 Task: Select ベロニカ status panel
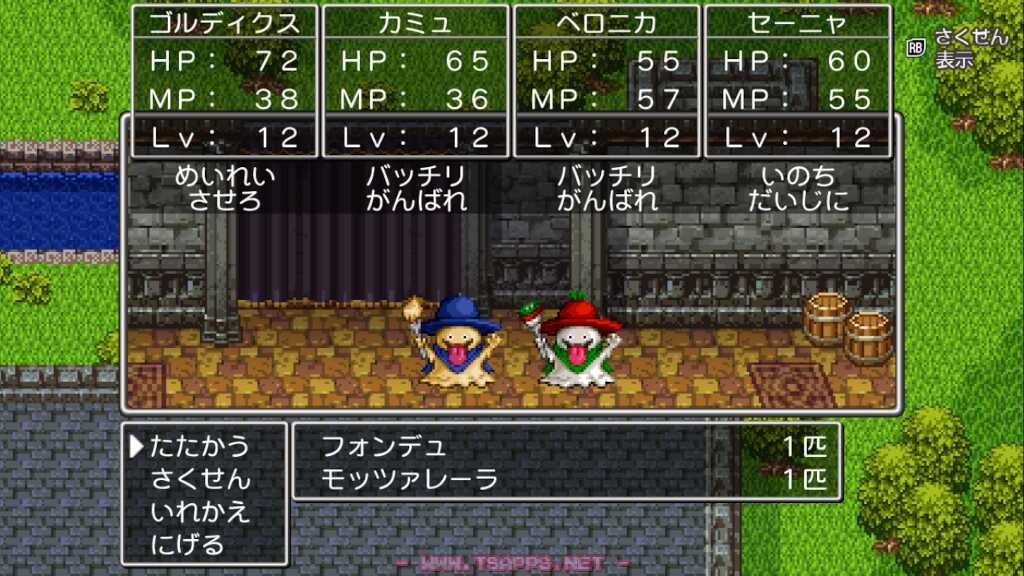coord(606,81)
